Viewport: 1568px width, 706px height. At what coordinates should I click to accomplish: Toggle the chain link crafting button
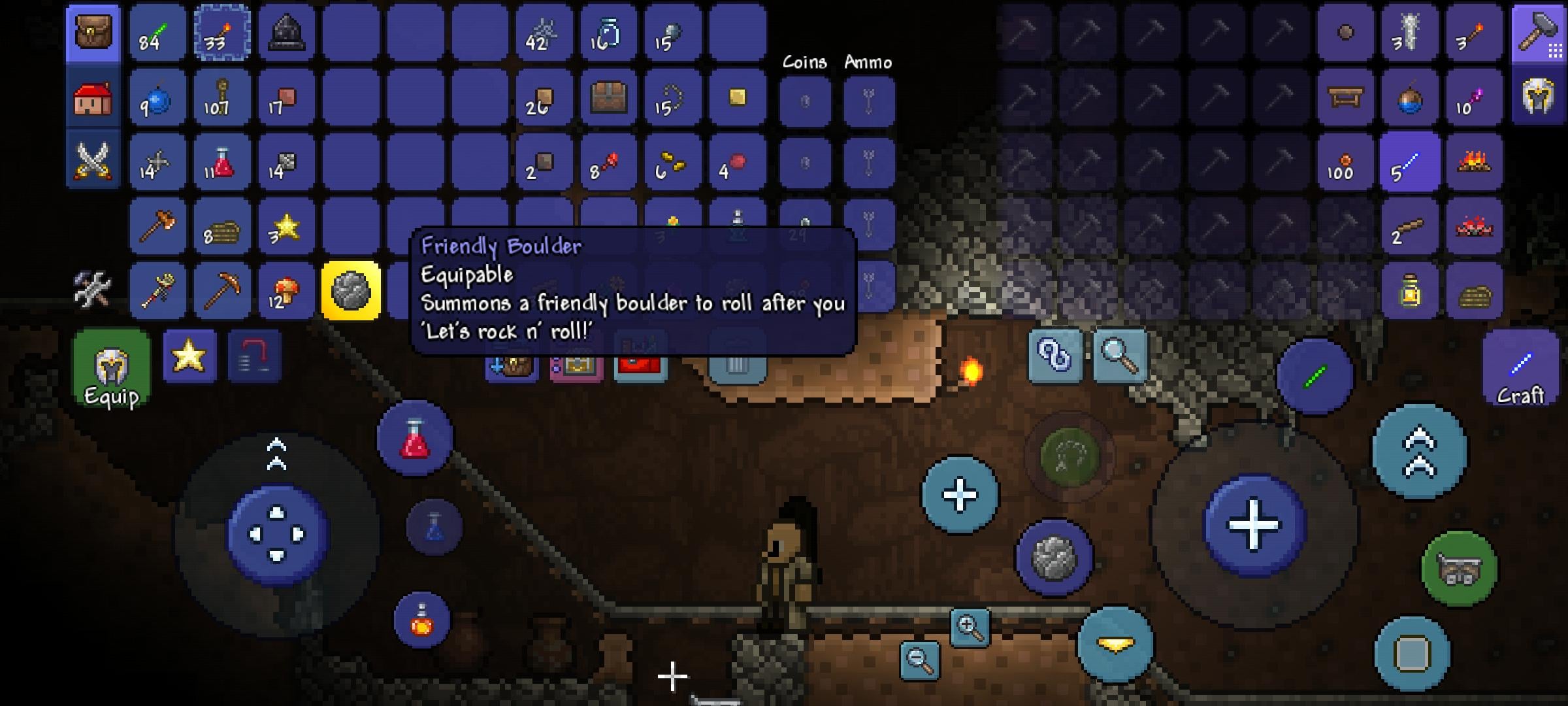pyautogui.click(x=1054, y=356)
